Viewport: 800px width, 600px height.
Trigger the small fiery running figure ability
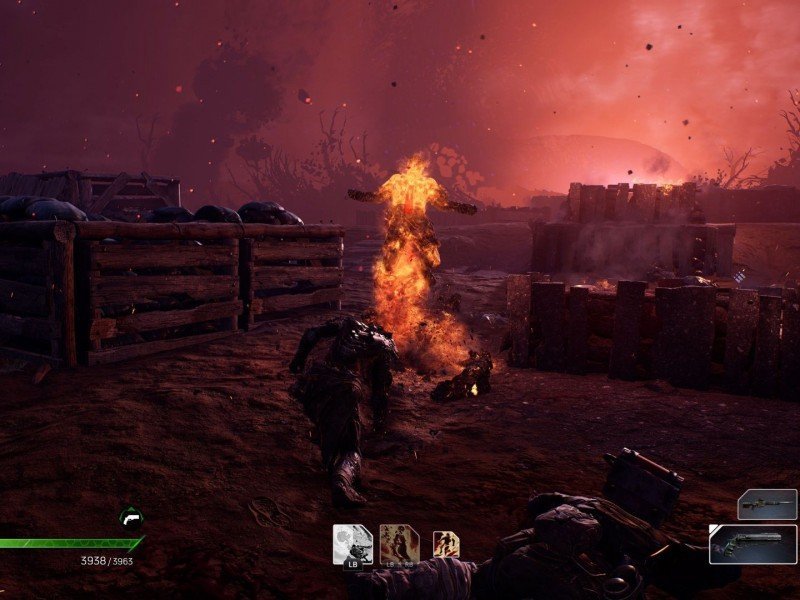coord(446,544)
